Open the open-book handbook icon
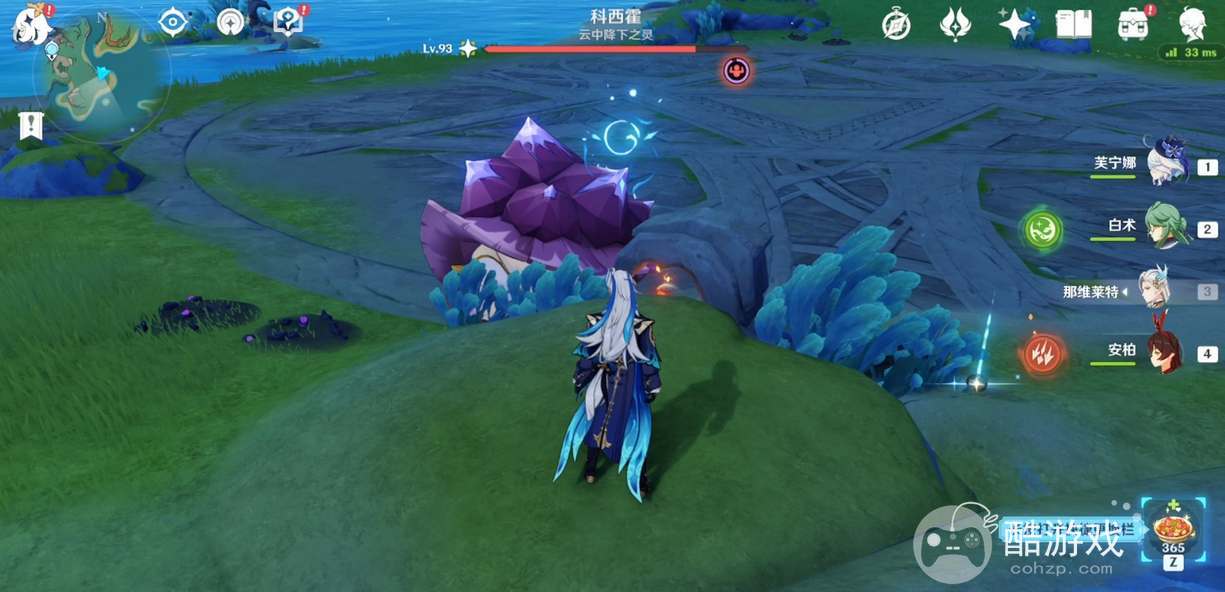The height and width of the screenshot is (592, 1225). [x=1074, y=24]
